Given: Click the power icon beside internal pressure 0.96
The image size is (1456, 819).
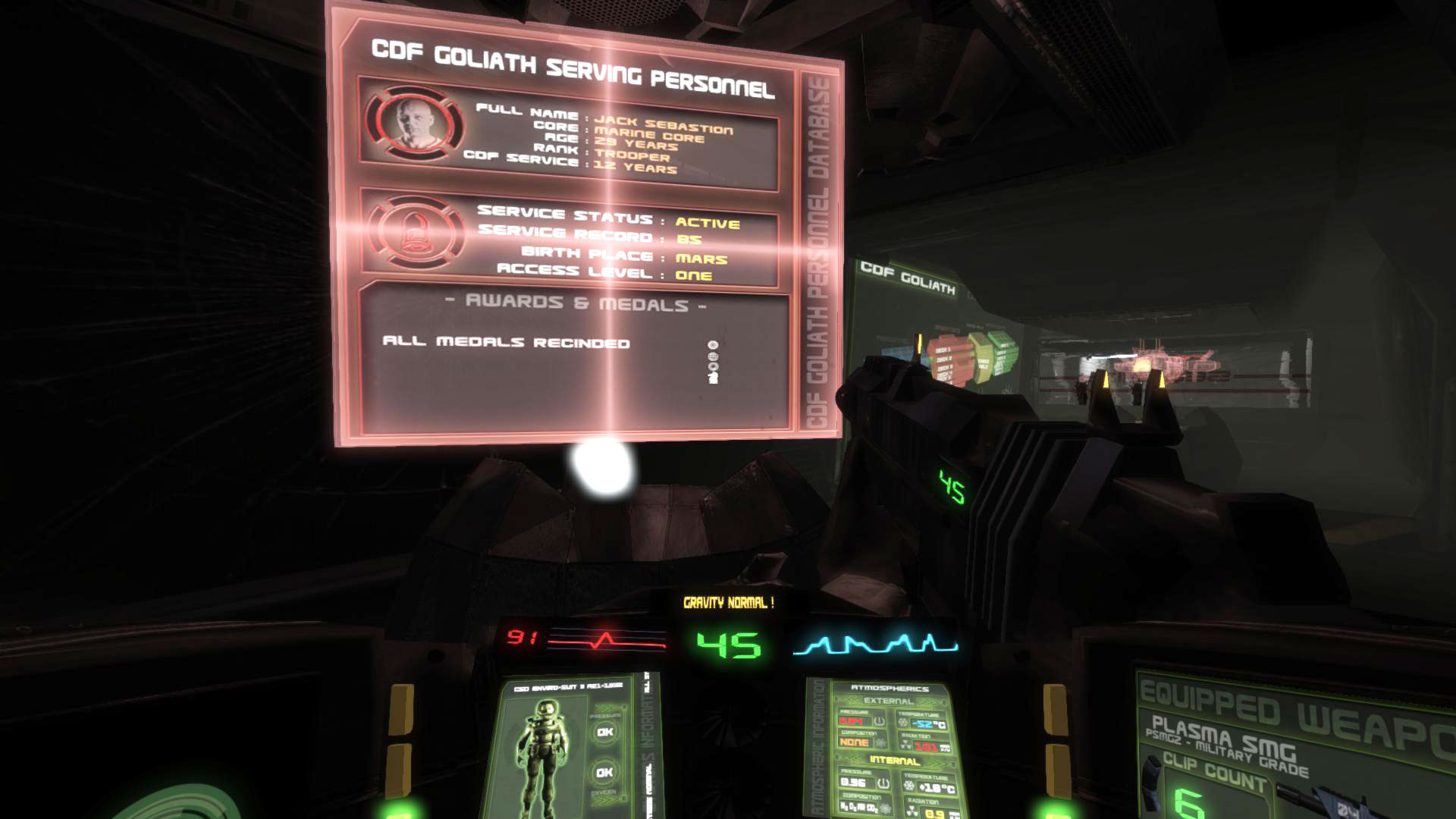Looking at the screenshot, I should [x=884, y=782].
